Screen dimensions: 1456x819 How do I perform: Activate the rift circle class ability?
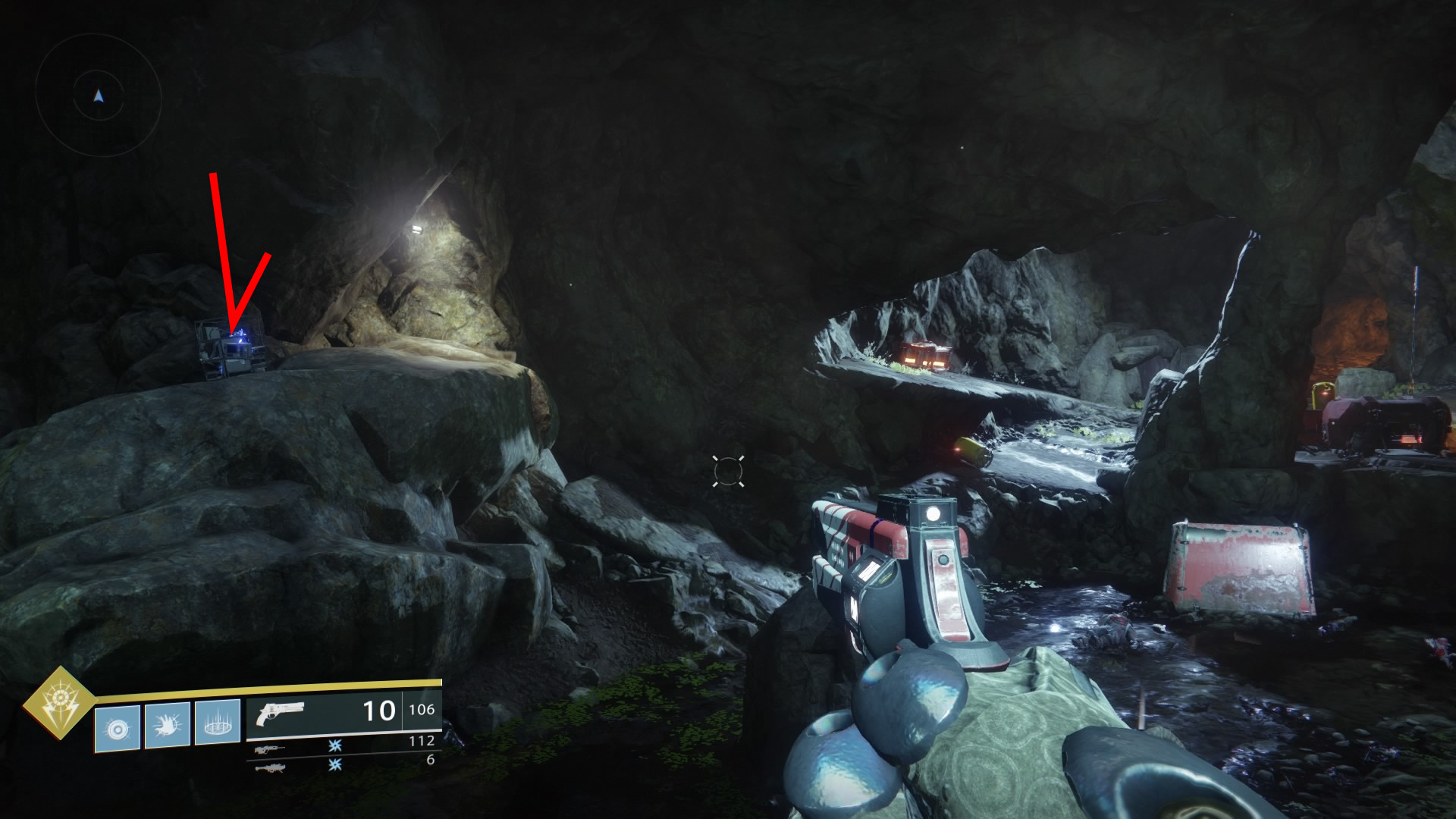tap(218, 723)
